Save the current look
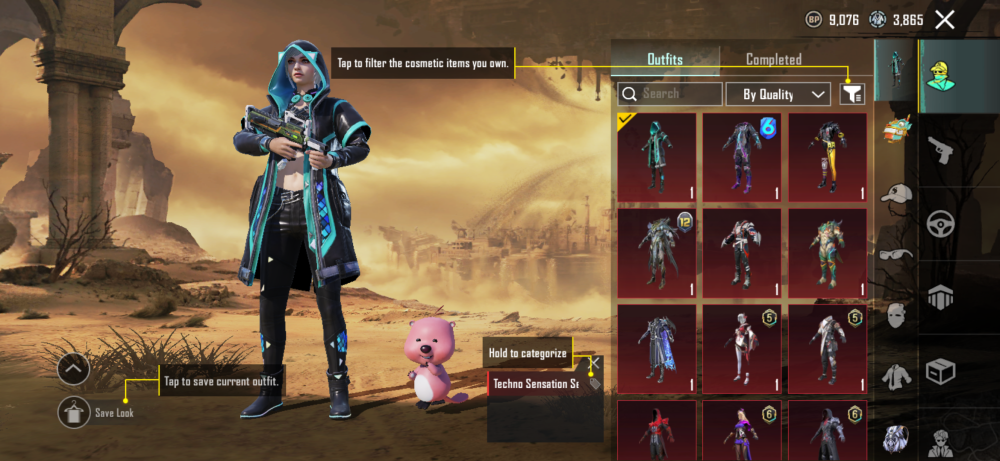The width and height of the screenshot is (1000, 461). [x=74, y=411]
